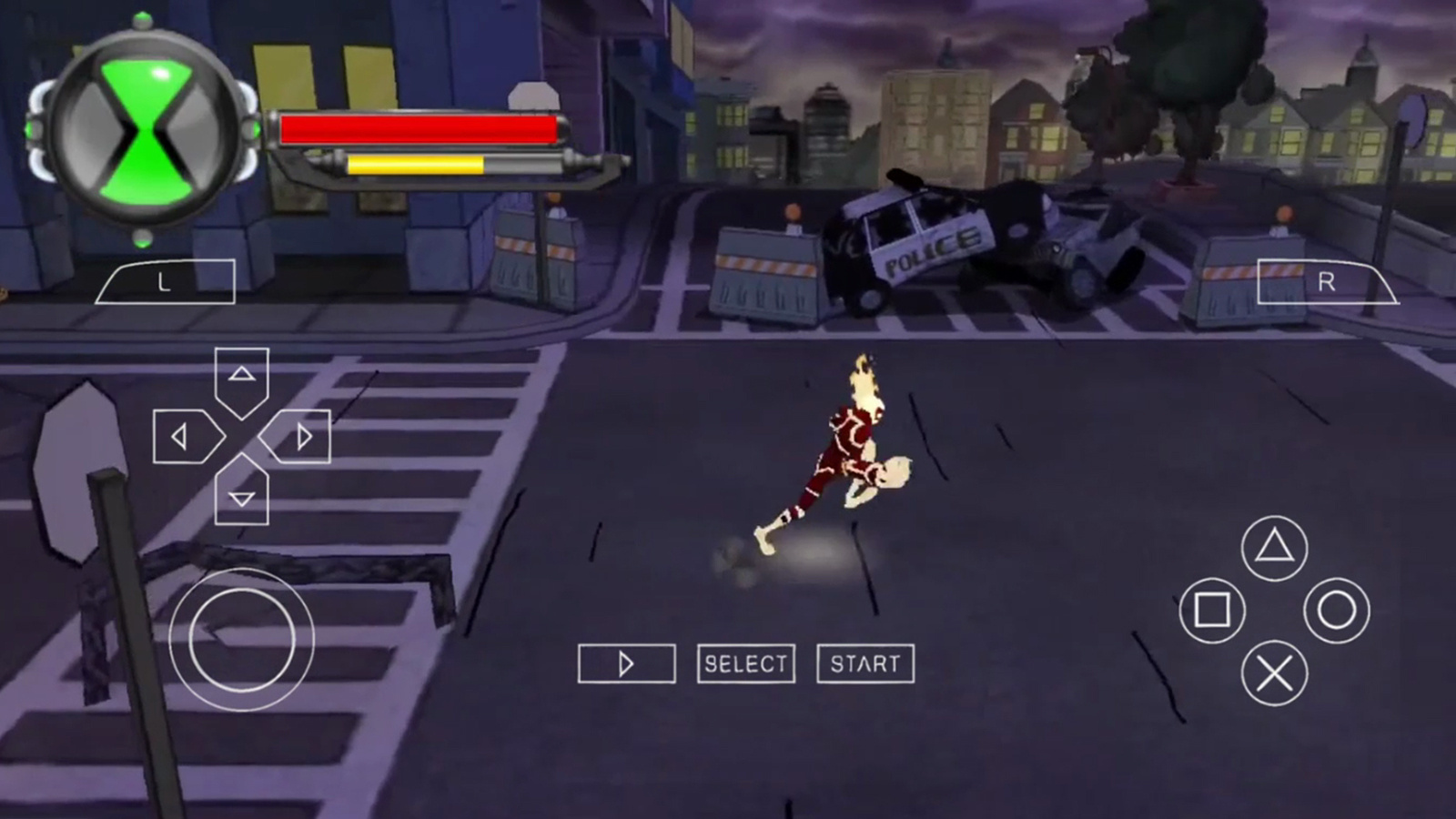Tap the SELECT button
This screenshot has height=819, width=1456.
coord(746,663)
